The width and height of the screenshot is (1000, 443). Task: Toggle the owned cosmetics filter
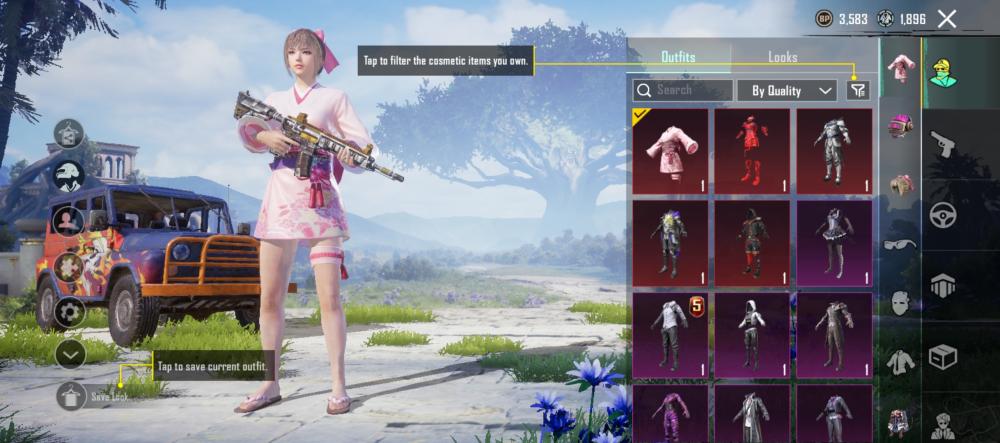pyautogui.click(x=857, y=90)
